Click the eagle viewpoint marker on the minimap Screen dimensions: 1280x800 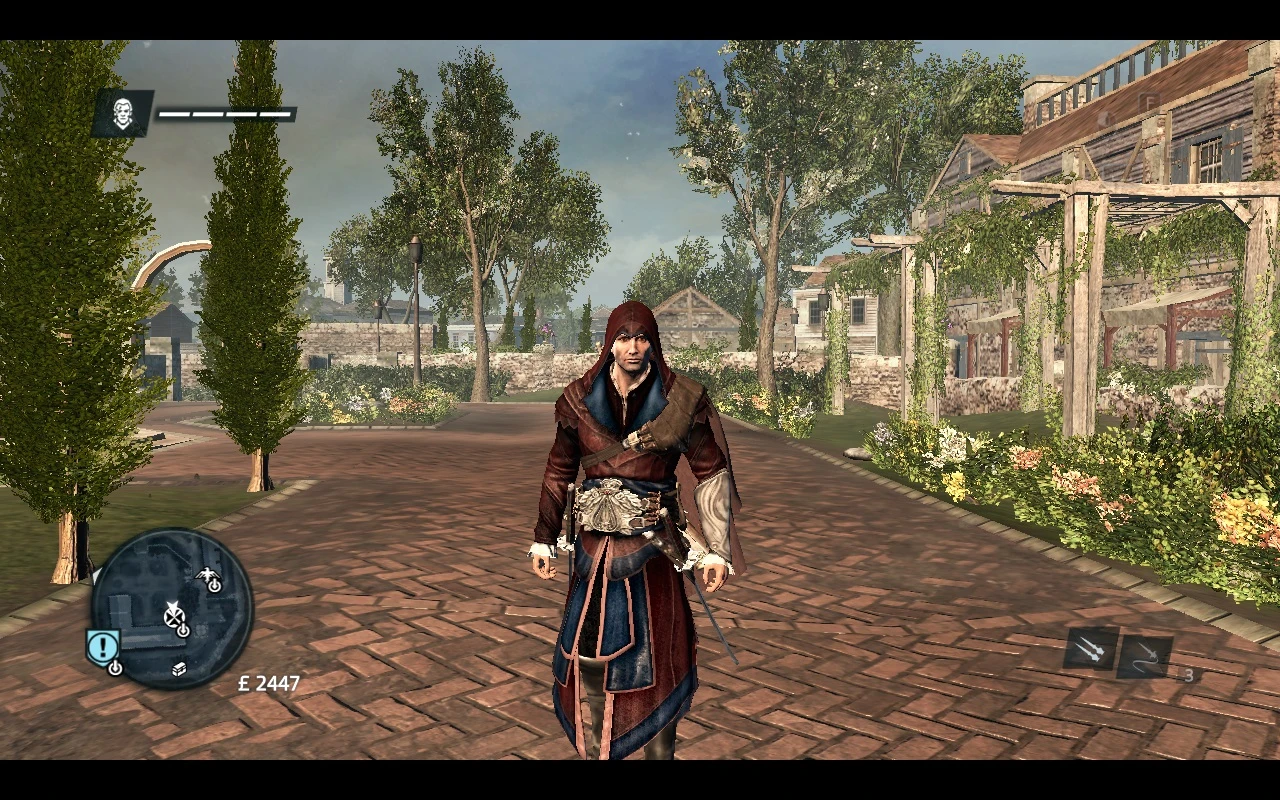(207, 574)
